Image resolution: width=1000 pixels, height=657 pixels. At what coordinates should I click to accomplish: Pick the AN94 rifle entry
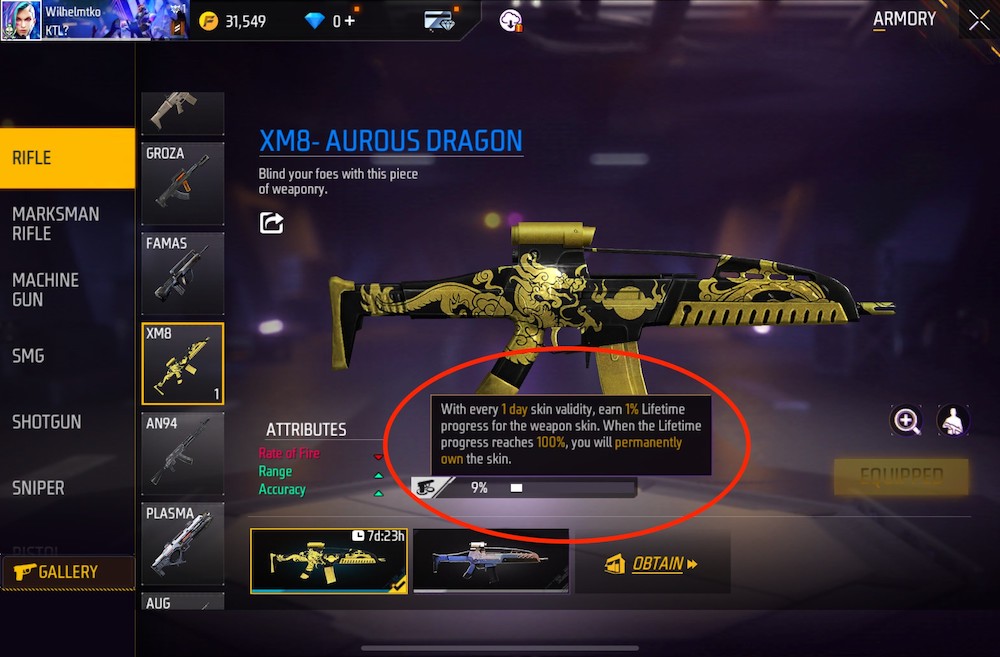point(183,454)
